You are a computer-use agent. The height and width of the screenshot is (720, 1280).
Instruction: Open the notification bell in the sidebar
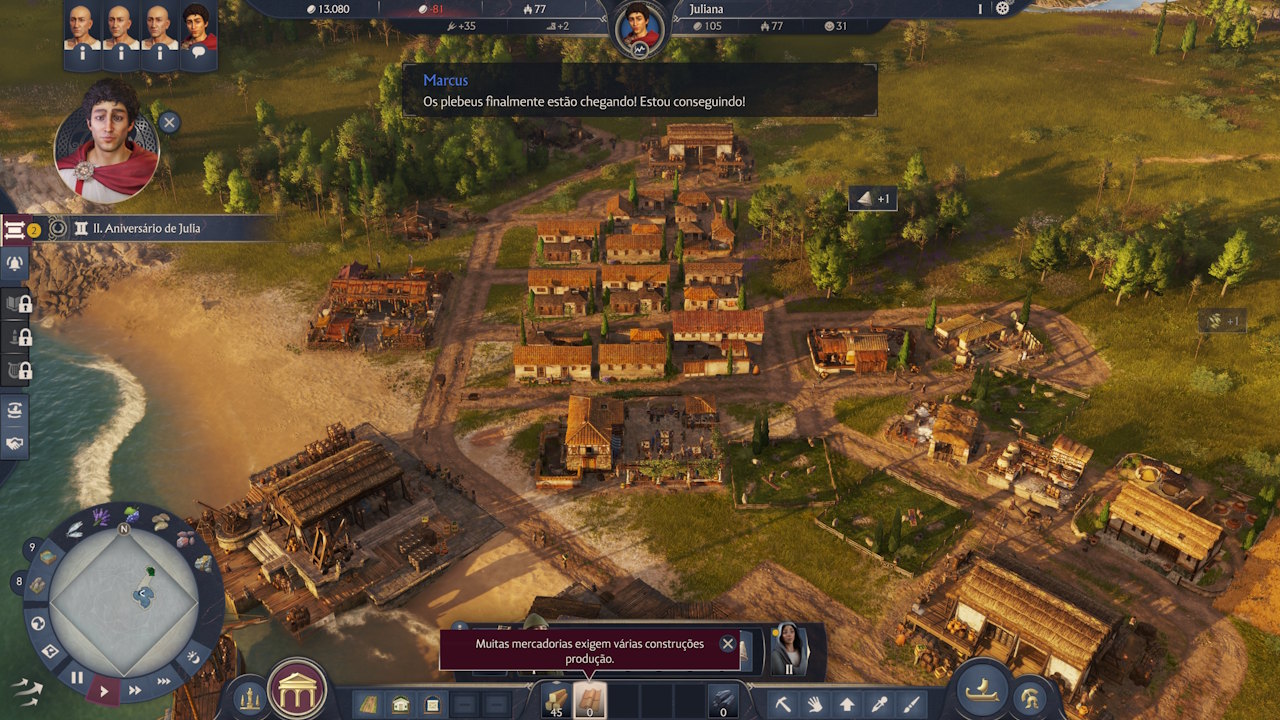[x=15, y=263]
